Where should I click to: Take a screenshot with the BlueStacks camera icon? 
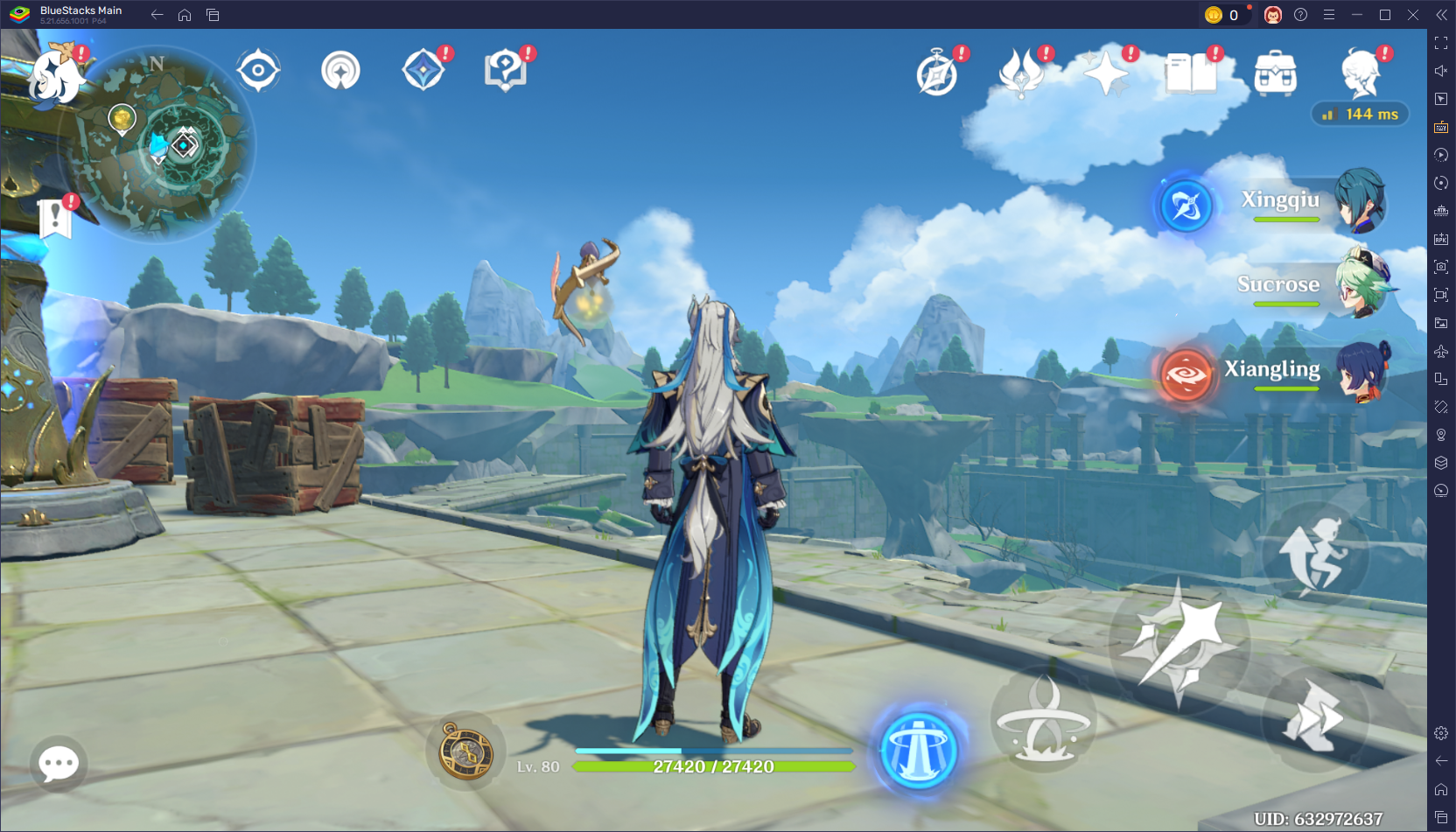click(1440, 267)
